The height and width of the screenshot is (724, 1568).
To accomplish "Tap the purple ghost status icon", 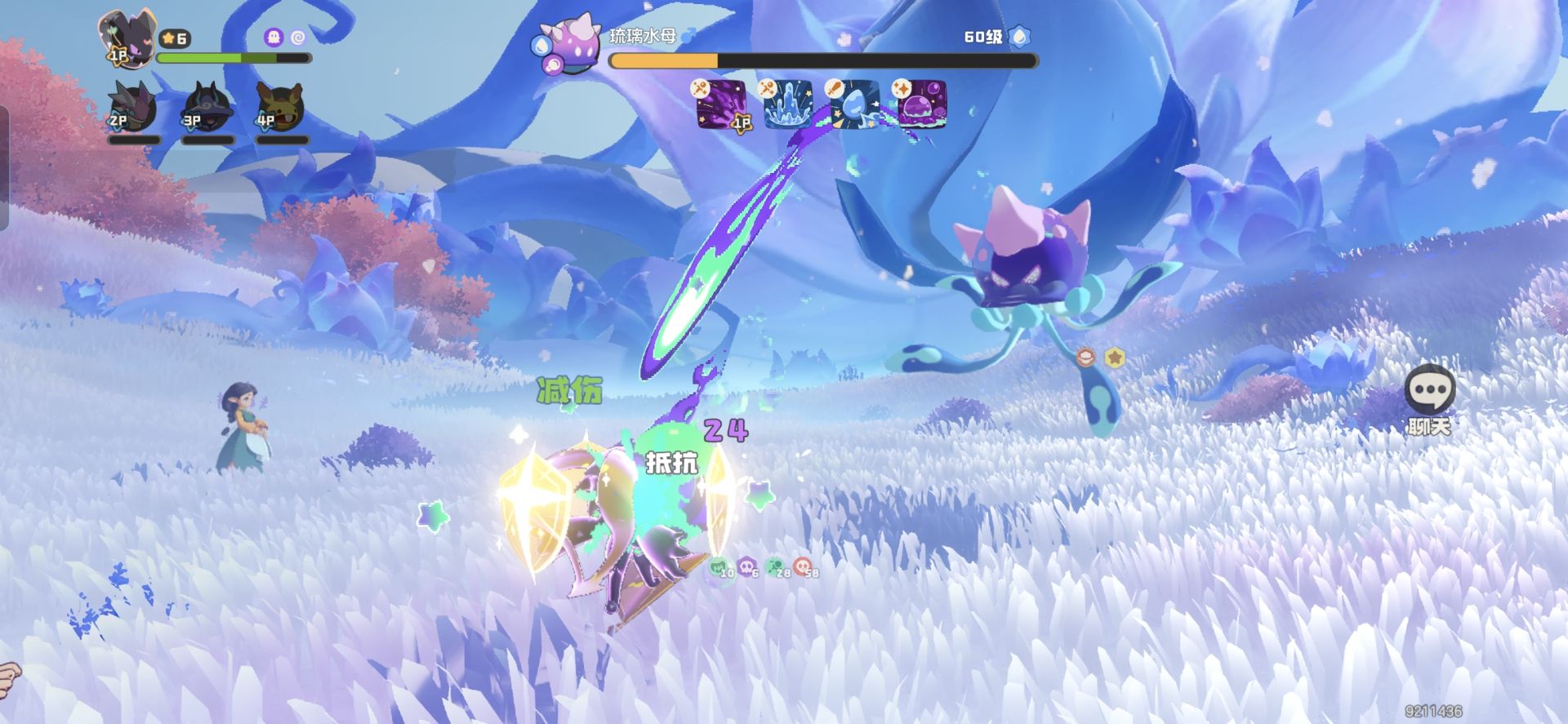I will tap(274, 38).
